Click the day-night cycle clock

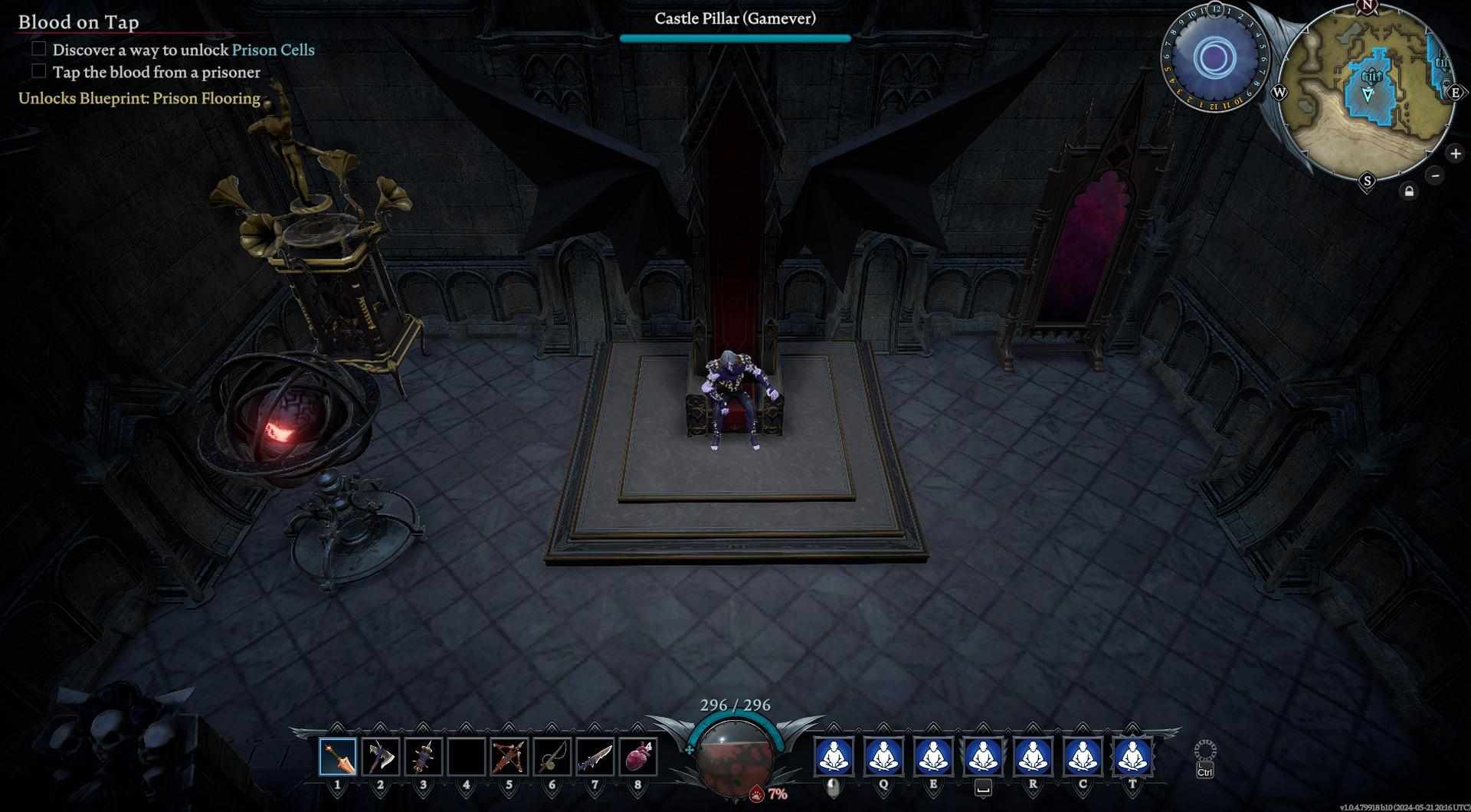(1214, 57)
